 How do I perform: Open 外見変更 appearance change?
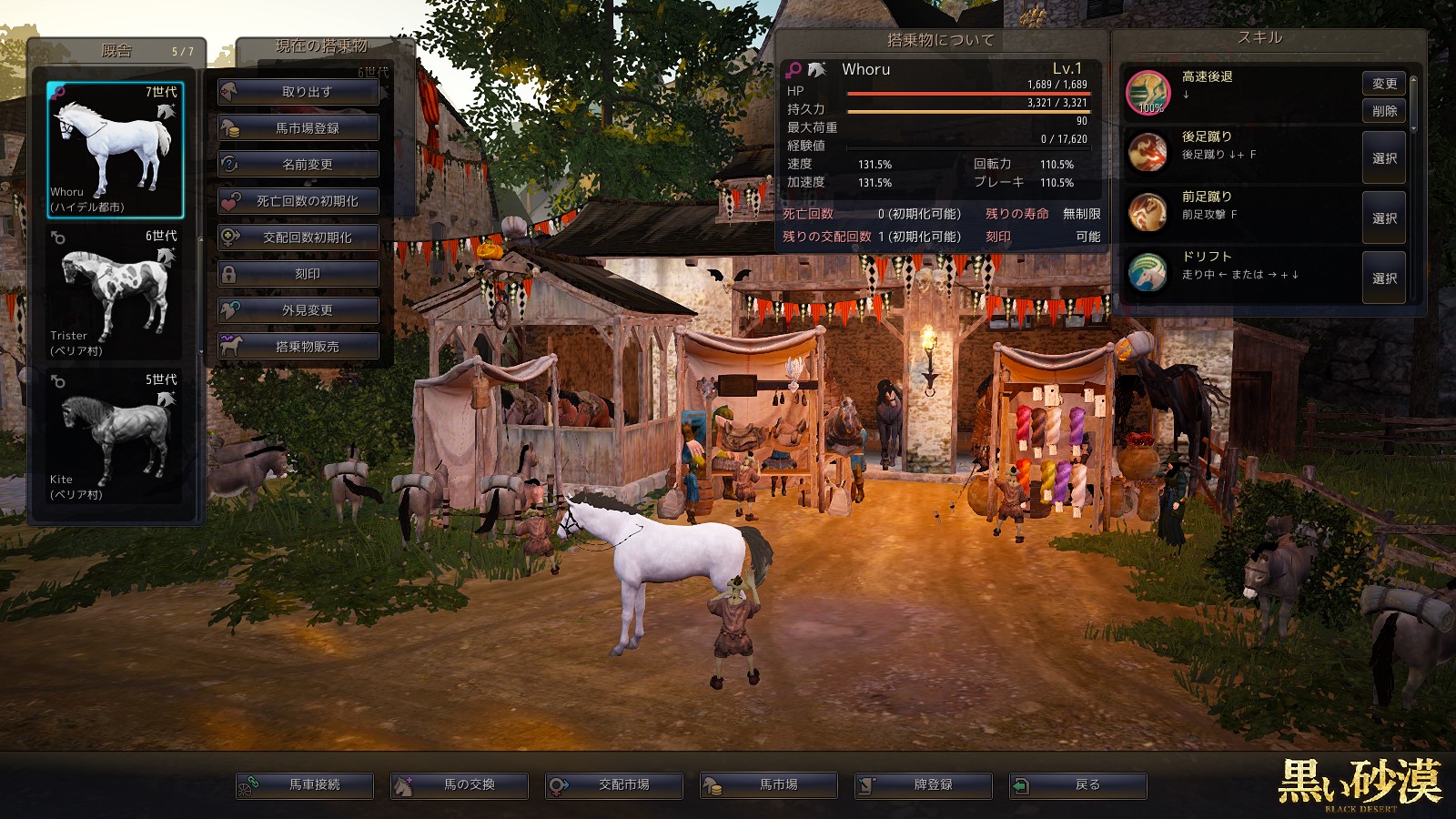(298, 310)
